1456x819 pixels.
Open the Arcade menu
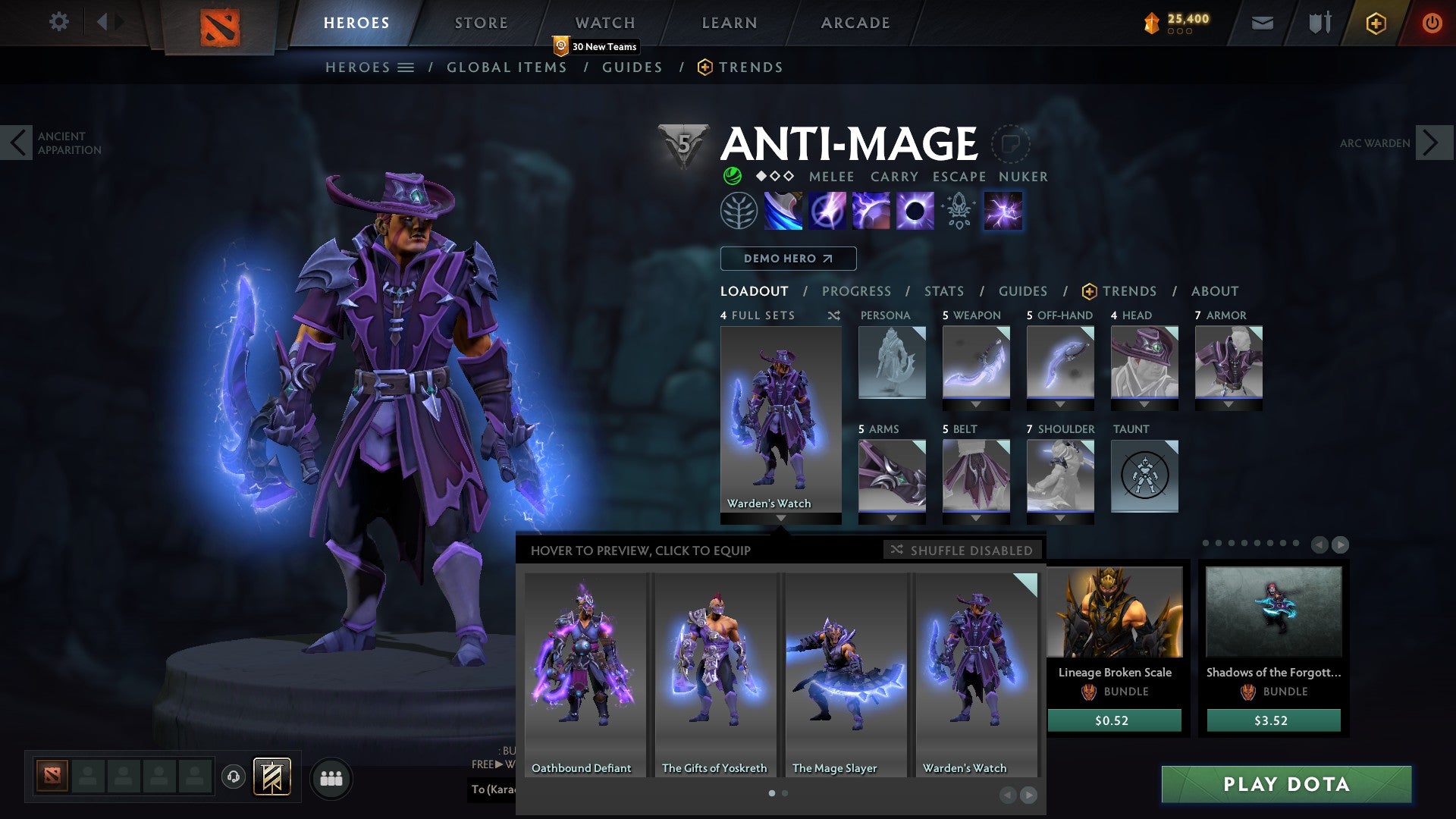coord(855,23)
